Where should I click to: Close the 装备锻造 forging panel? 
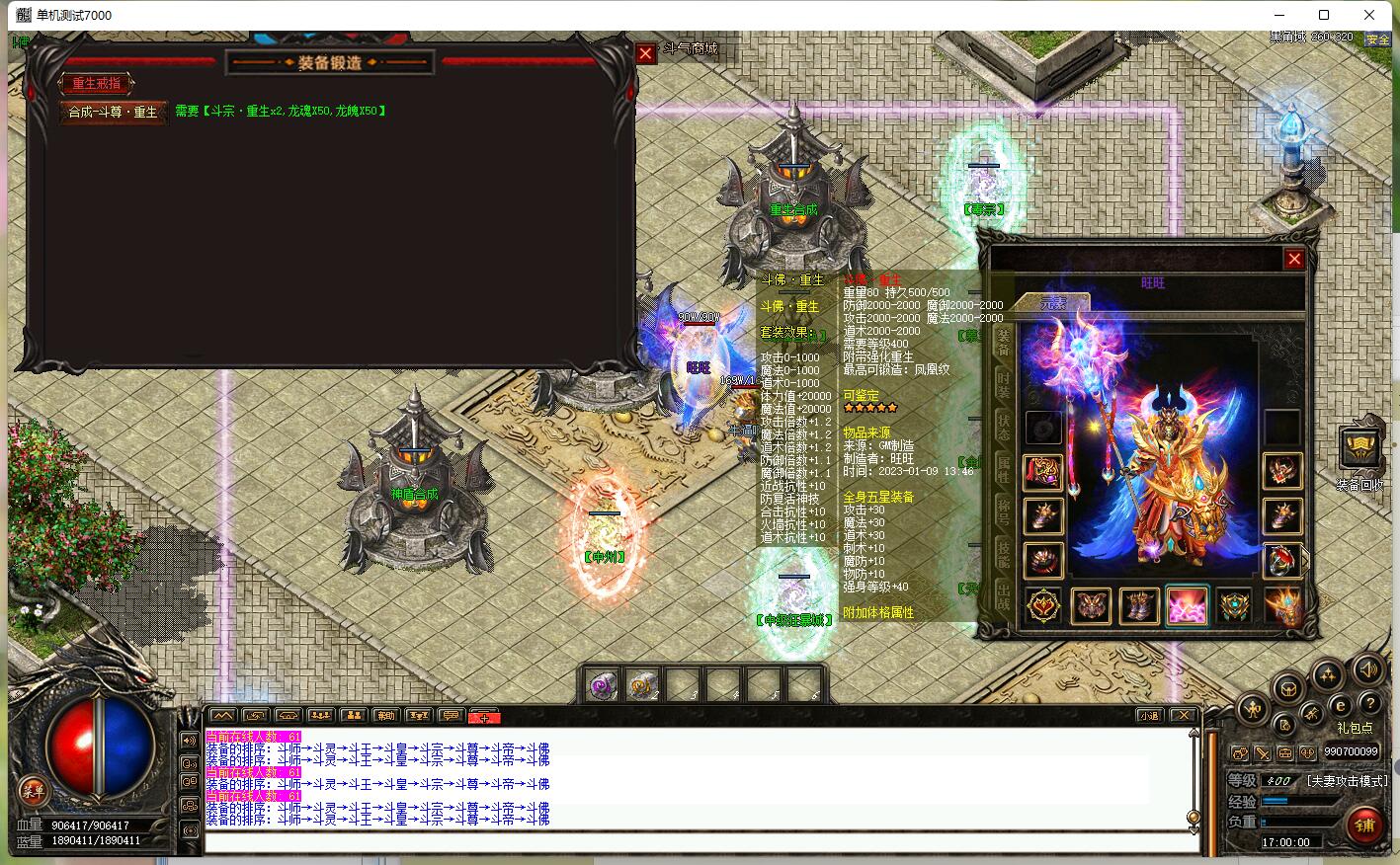(x=645, y=54)
